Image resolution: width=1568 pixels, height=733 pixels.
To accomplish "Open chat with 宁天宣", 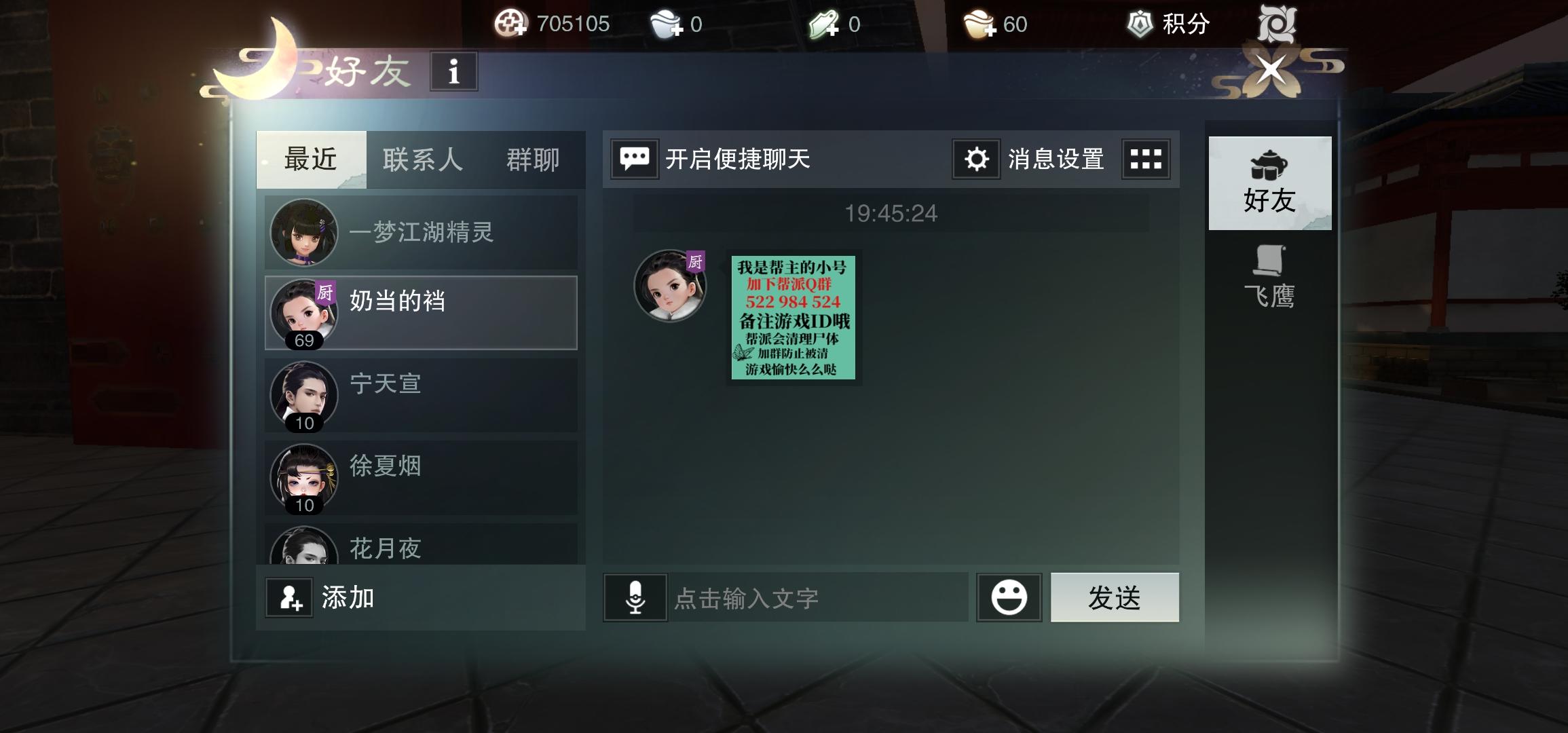I will click(x=421, y=396).
